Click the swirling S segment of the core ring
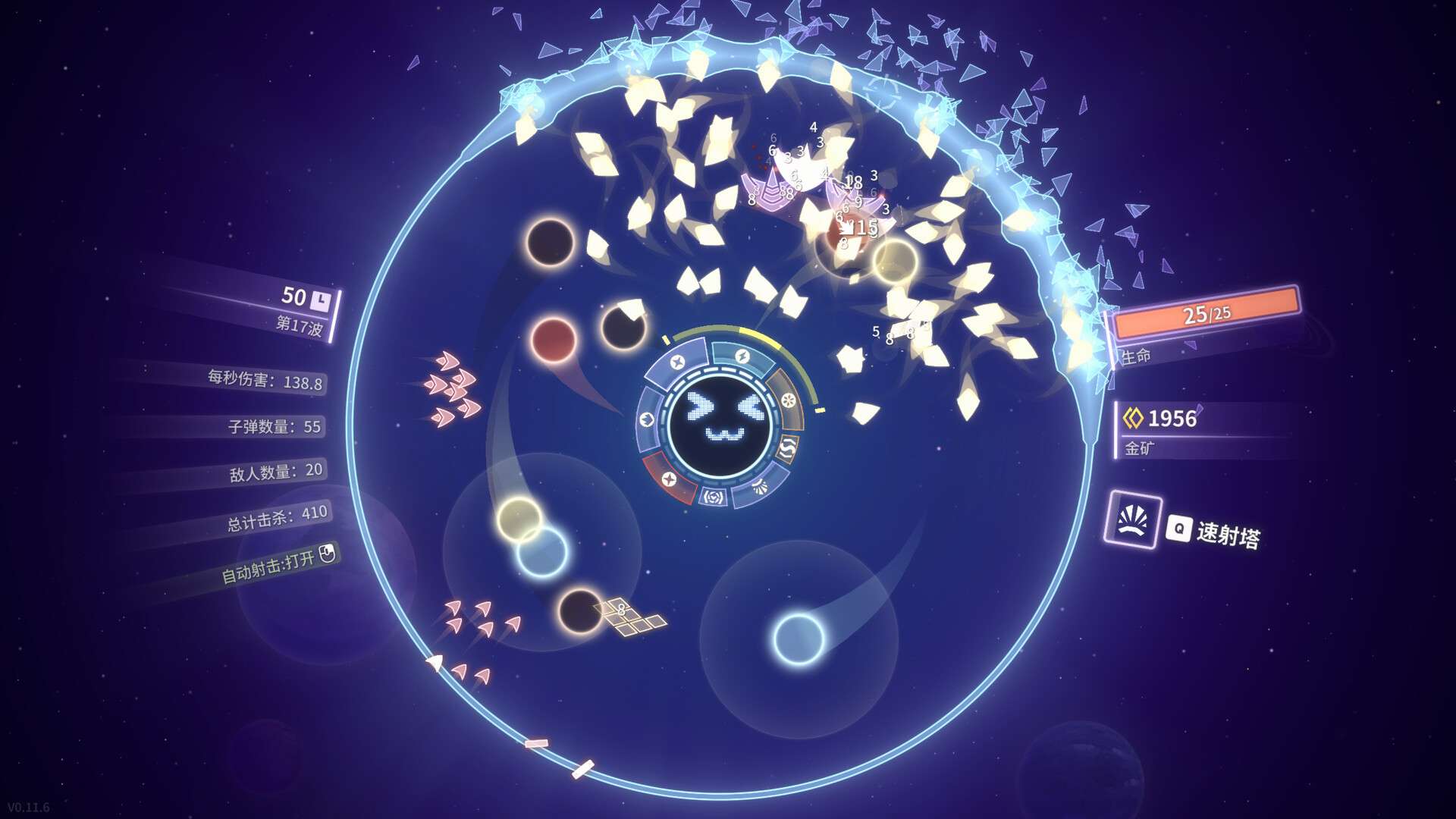Image resolution: width=1456 pixels, height=819 pixels. click(x=786, y=447)
